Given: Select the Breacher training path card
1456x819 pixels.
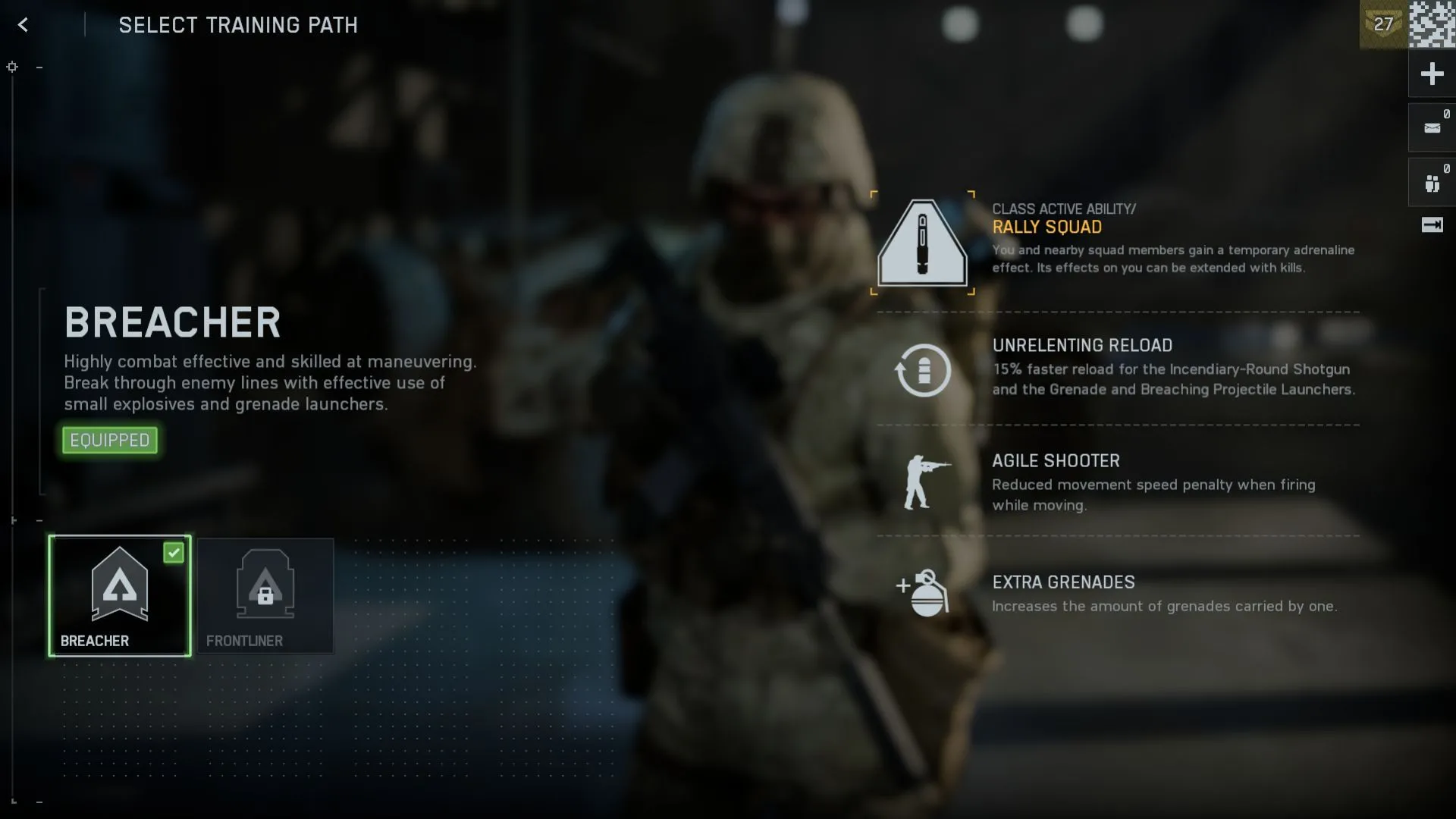Looking at the screenshot, I should pos(120,596).
